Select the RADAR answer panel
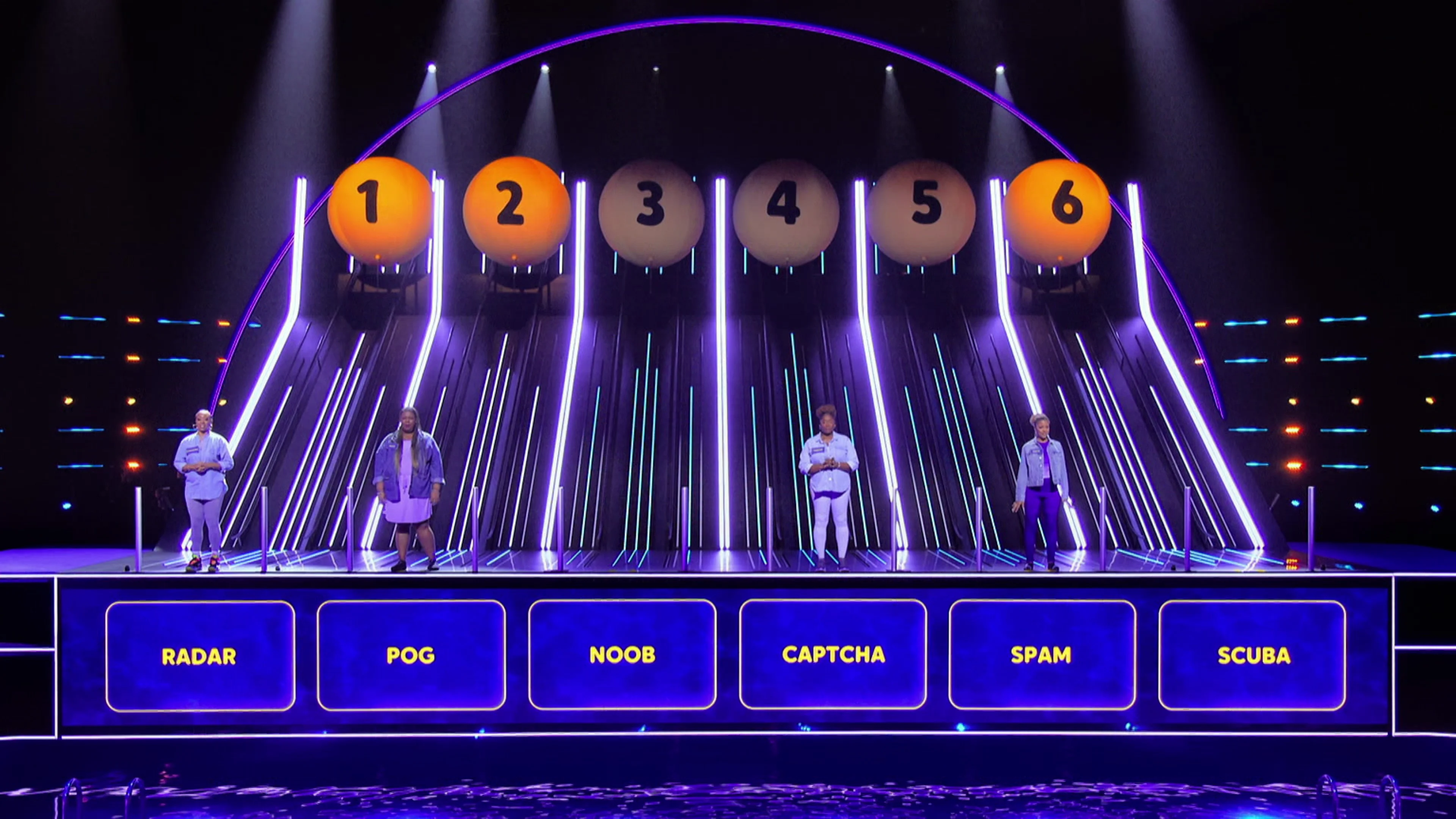Viewport: 1456px width, 819px height. point(200,656)
